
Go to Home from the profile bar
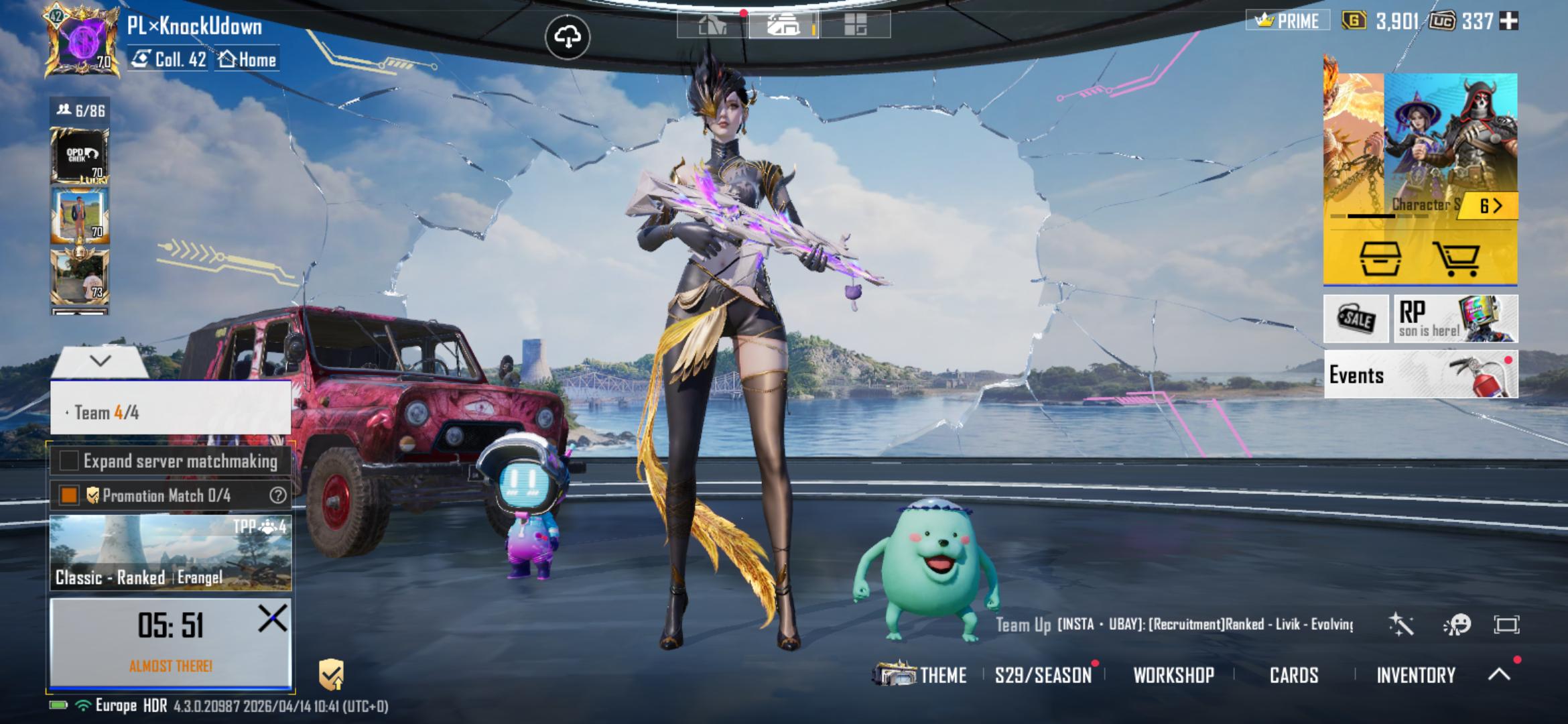(248, 60)
